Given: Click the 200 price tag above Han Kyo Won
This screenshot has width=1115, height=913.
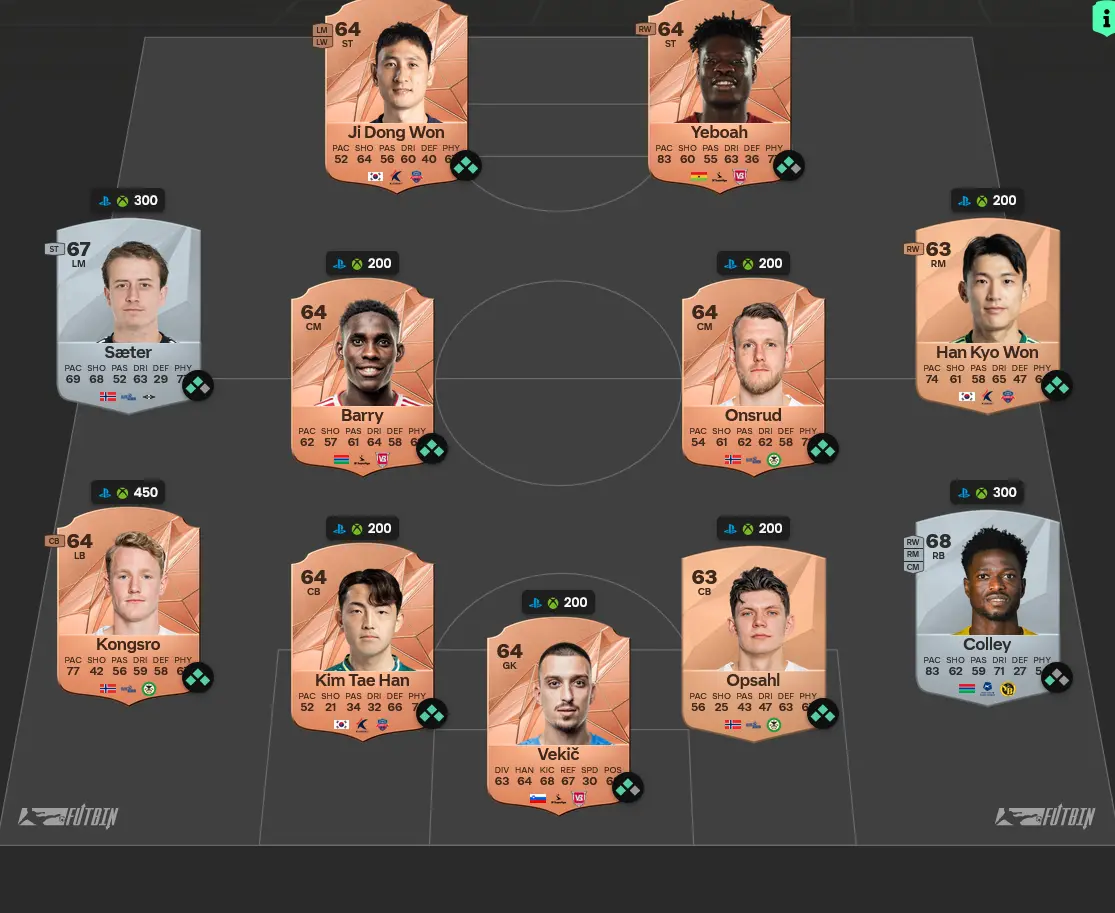Looking at the screenshot, I should tap(987, 200).
